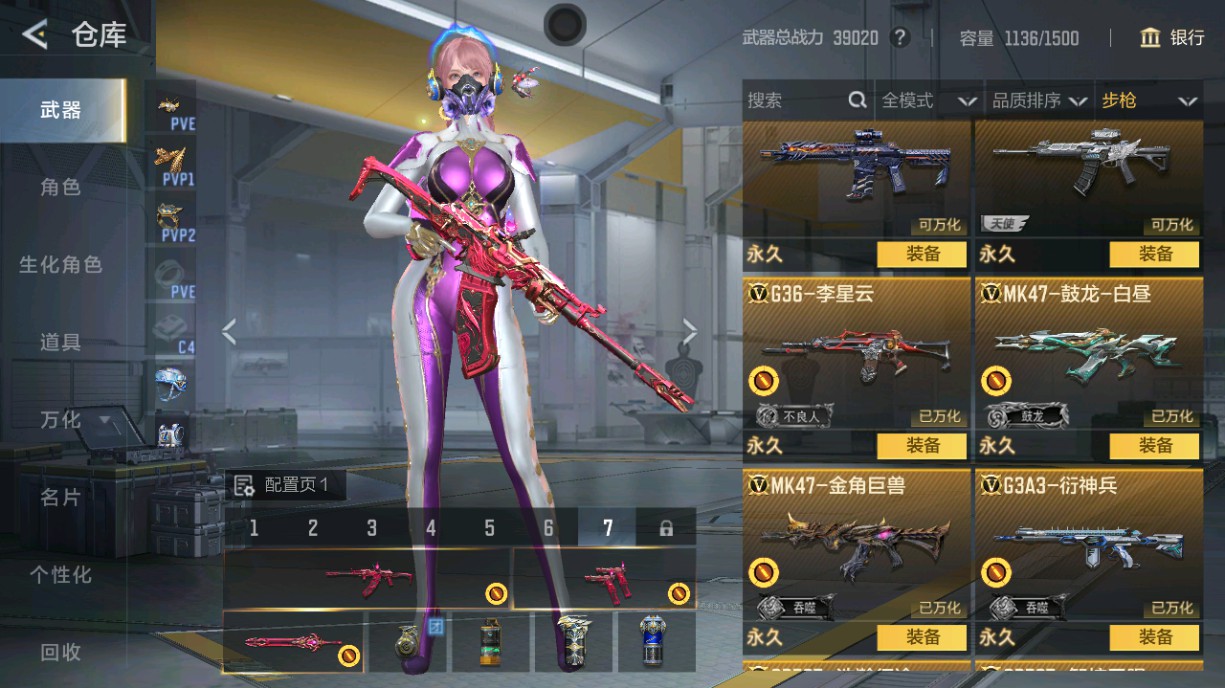
Task: Equip the G3A3-衍神兵 rifle
Action: coord(1154,637)
